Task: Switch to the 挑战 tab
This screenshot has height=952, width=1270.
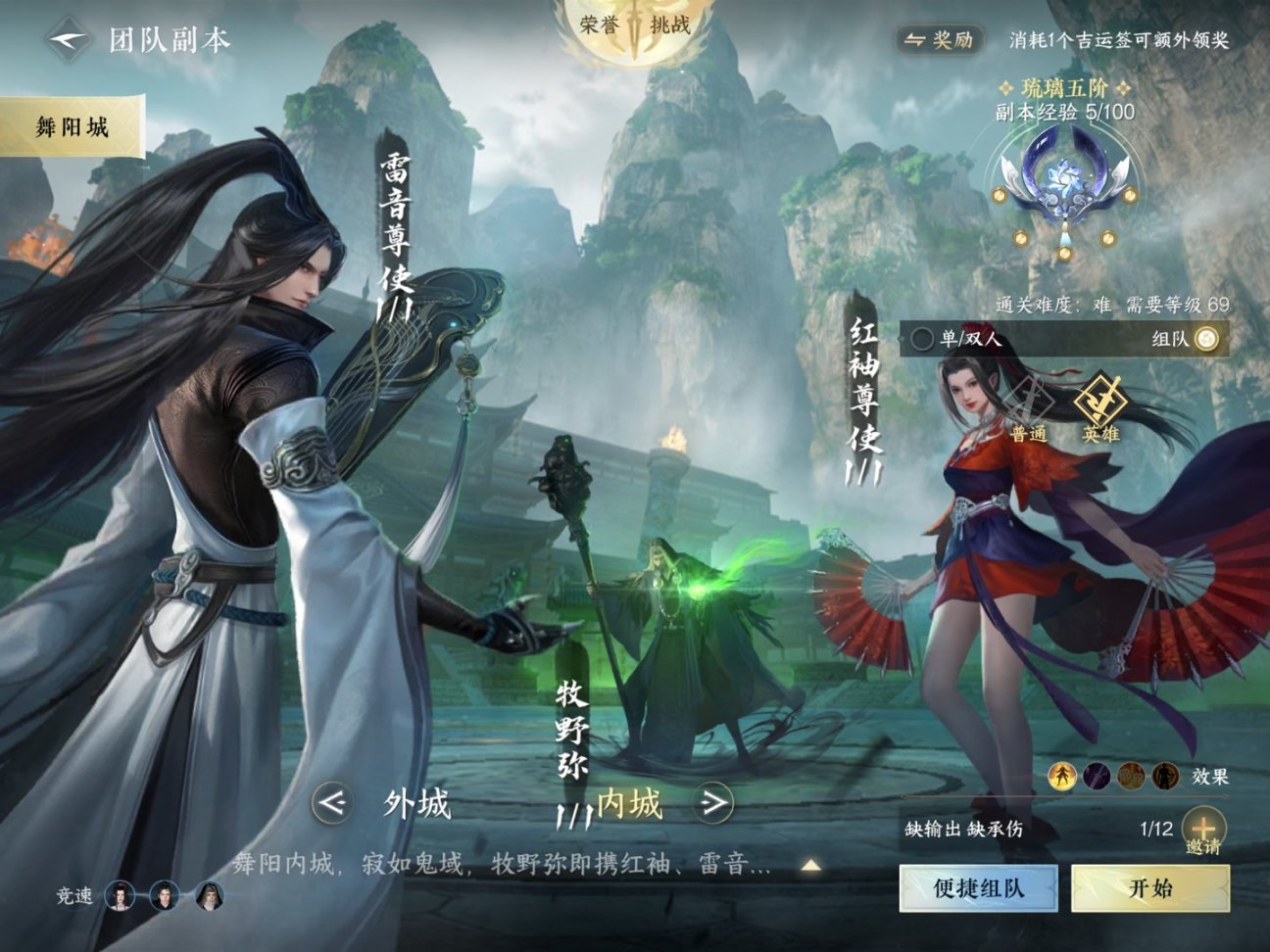Action: 669,24
